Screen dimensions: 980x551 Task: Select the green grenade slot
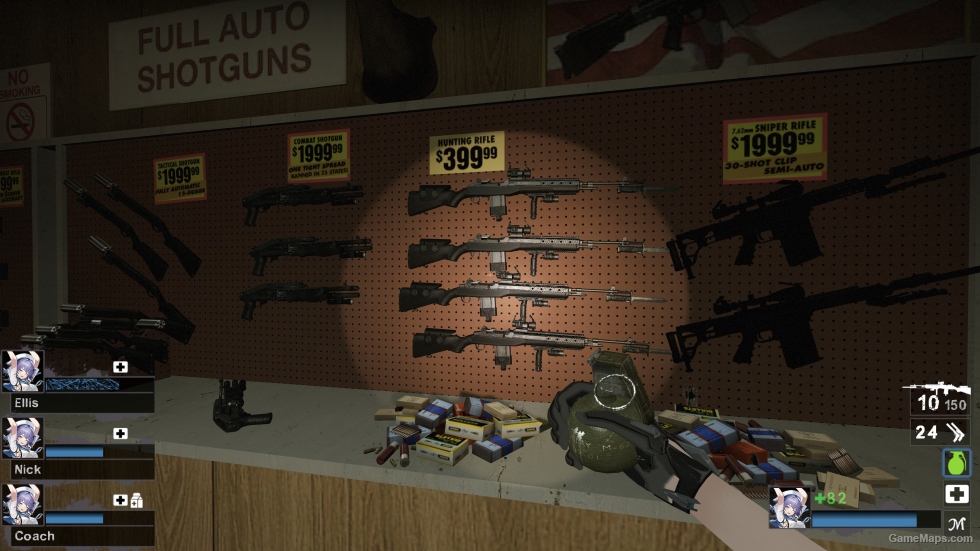(x=956, y=463)
